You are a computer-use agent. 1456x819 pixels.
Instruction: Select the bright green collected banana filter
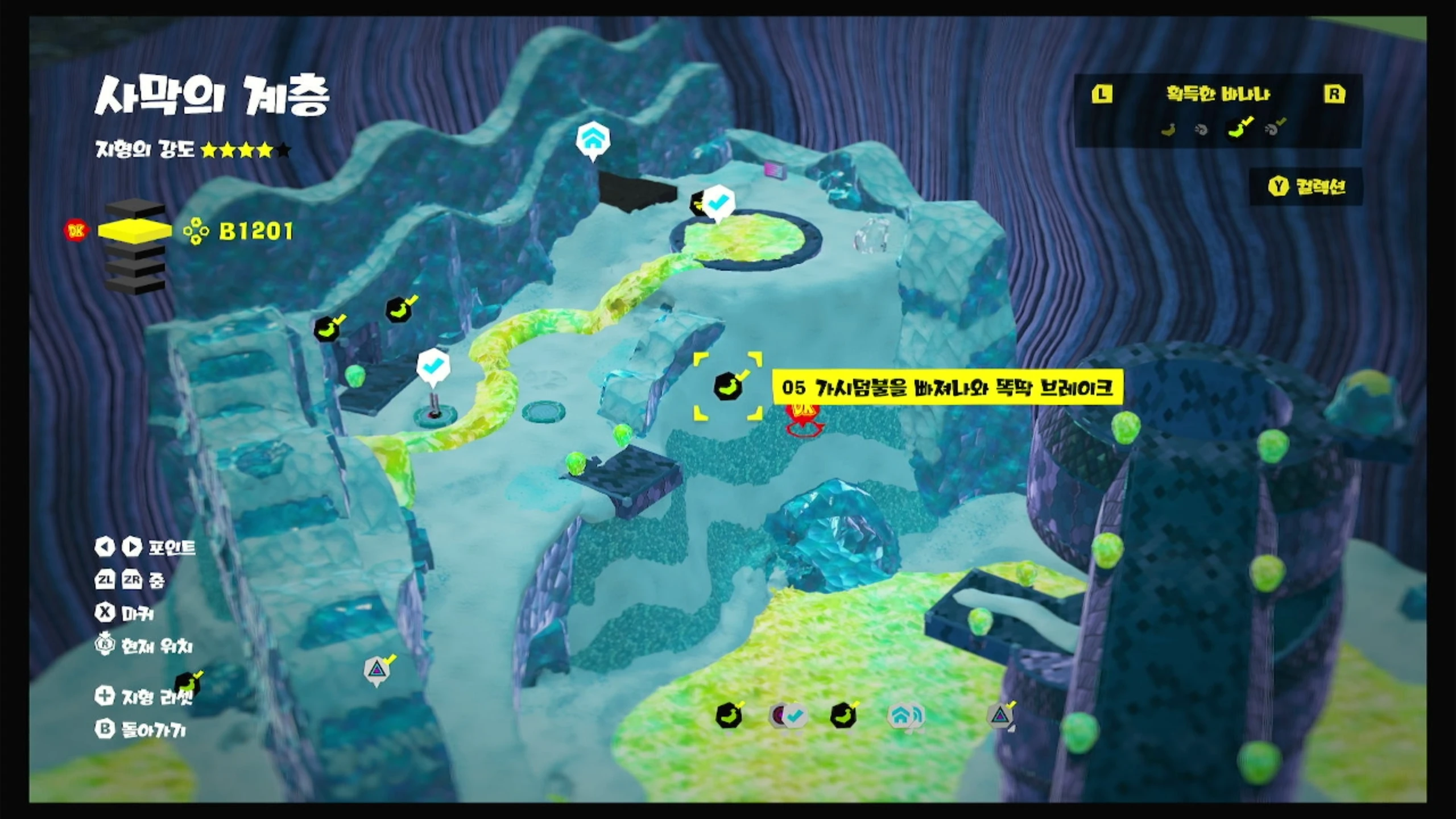pyautogui.click(x=1236, y=128)
